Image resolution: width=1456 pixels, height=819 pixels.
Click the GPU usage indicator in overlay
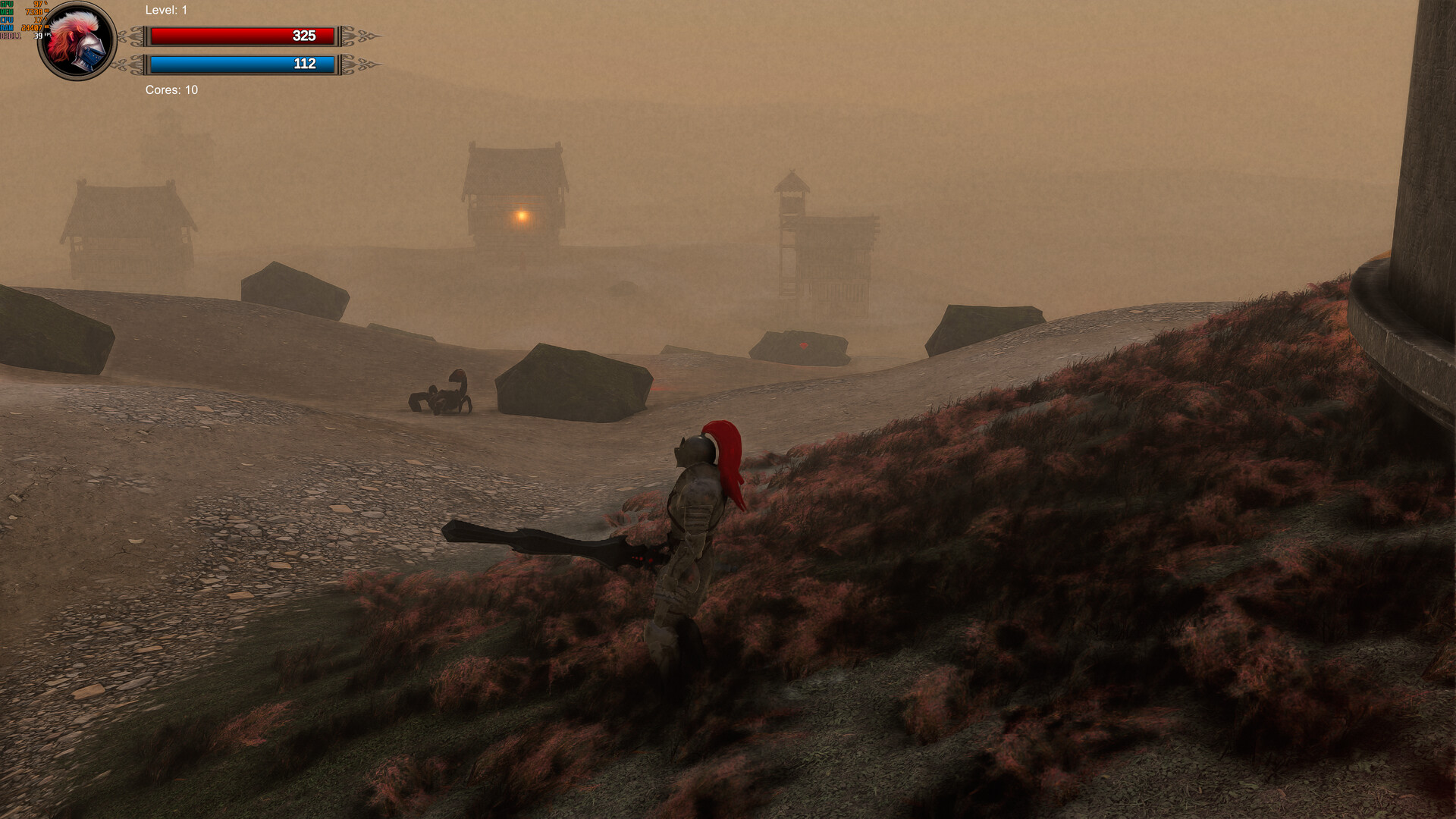(x=23, y=4)
